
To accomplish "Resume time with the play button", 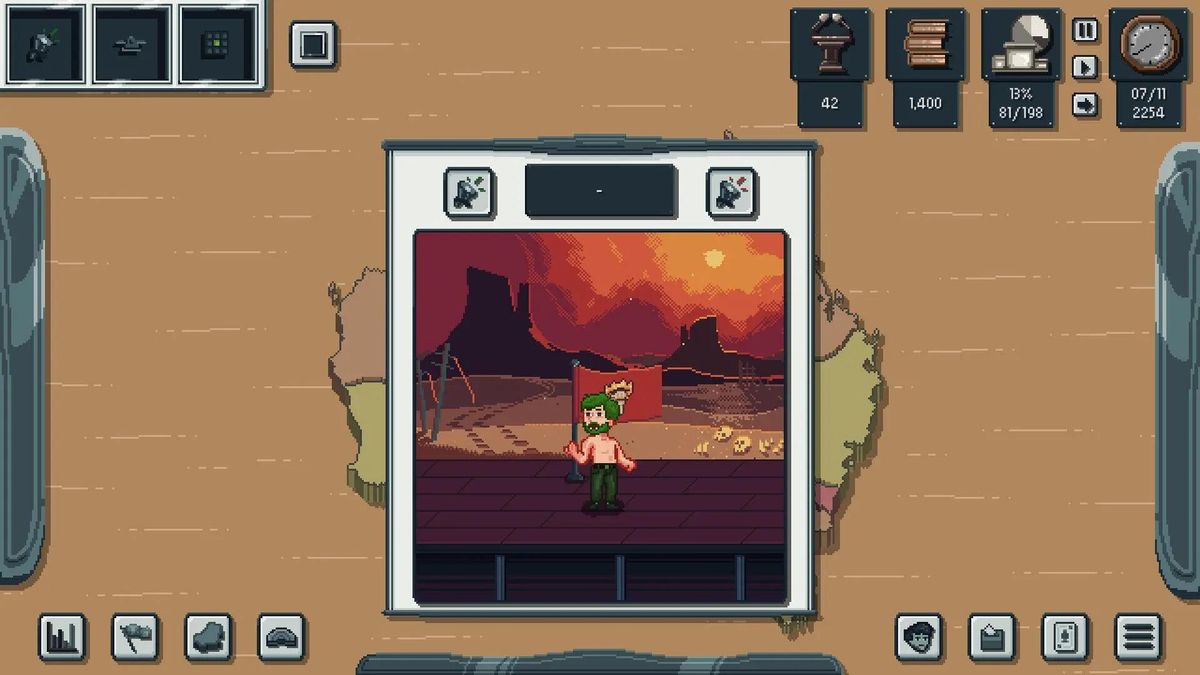I will 1085,67.
